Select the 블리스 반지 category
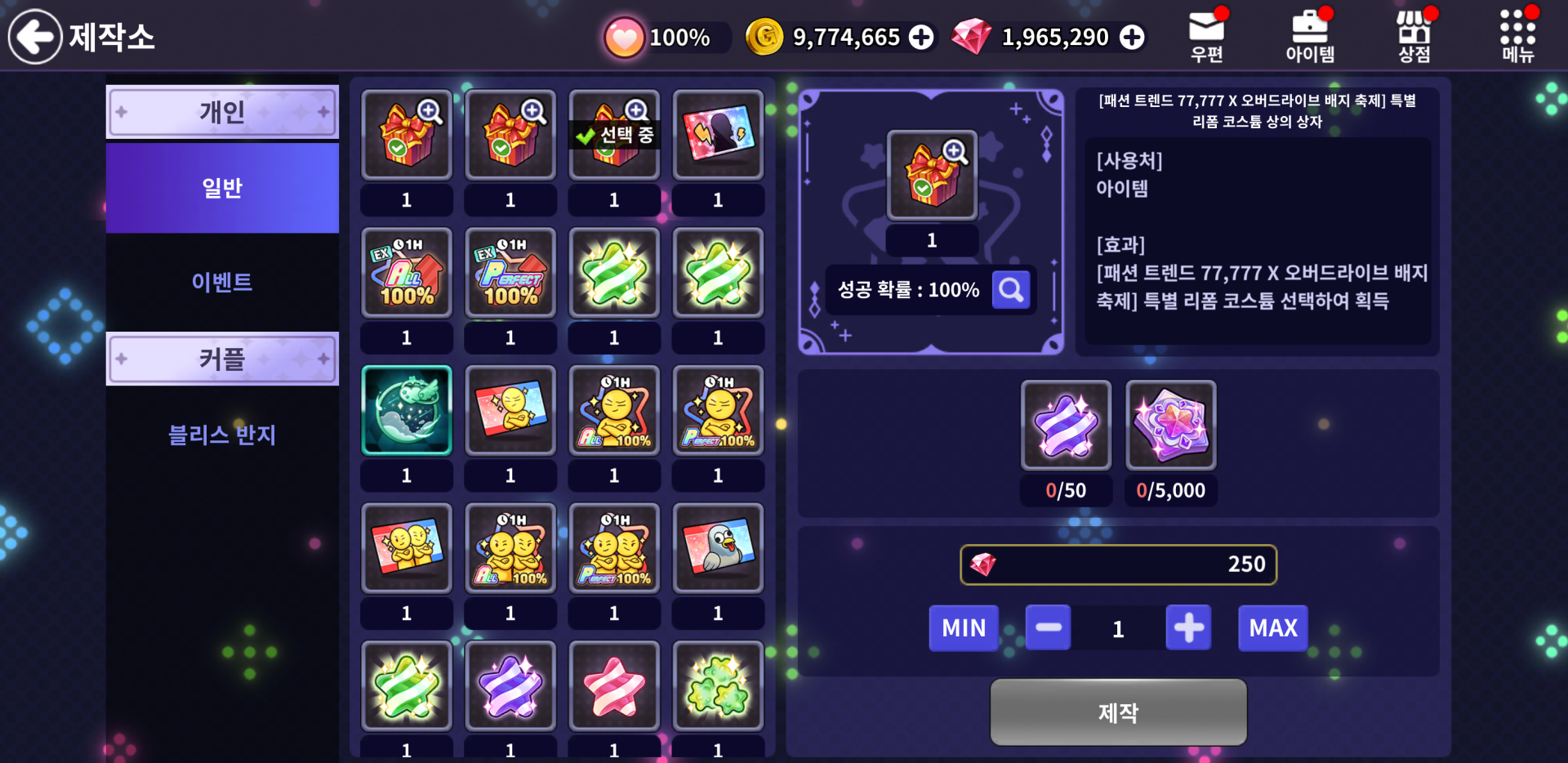This screenshot has height=763, width=1568. pyautogui.click(x=222, y=435)
